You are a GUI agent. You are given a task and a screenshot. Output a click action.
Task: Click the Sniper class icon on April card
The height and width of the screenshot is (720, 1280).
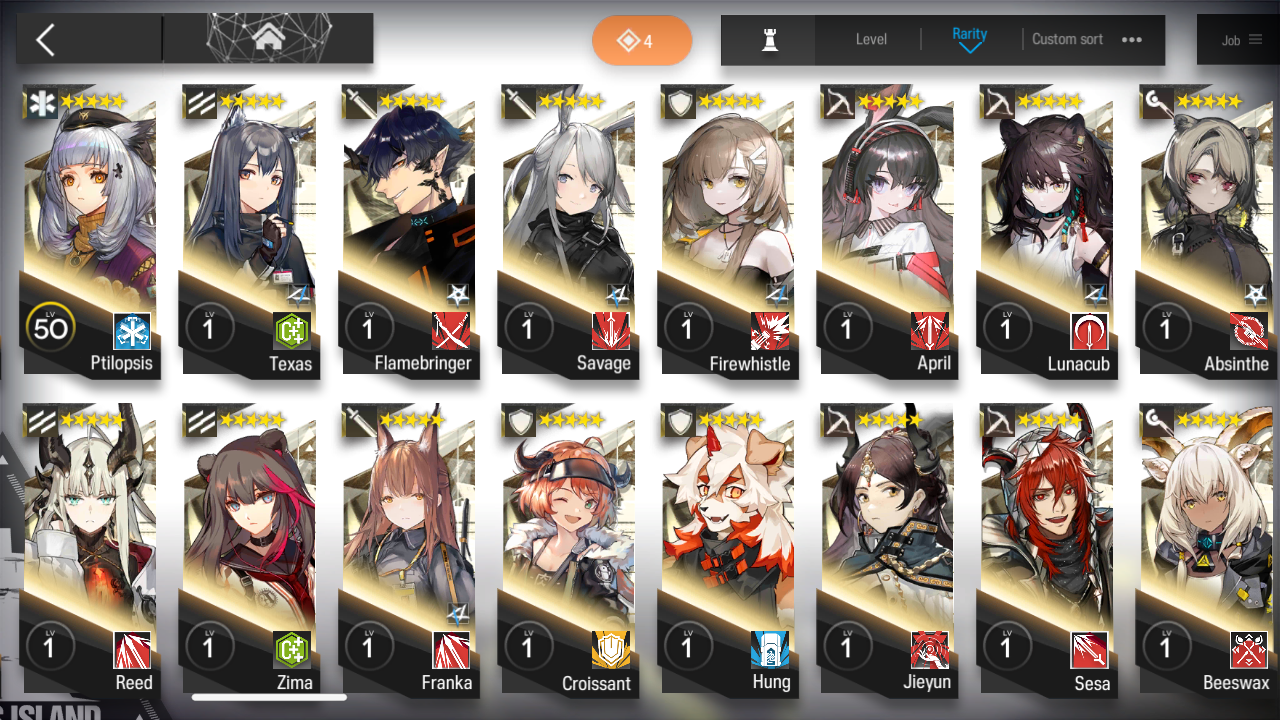[838, 102]
